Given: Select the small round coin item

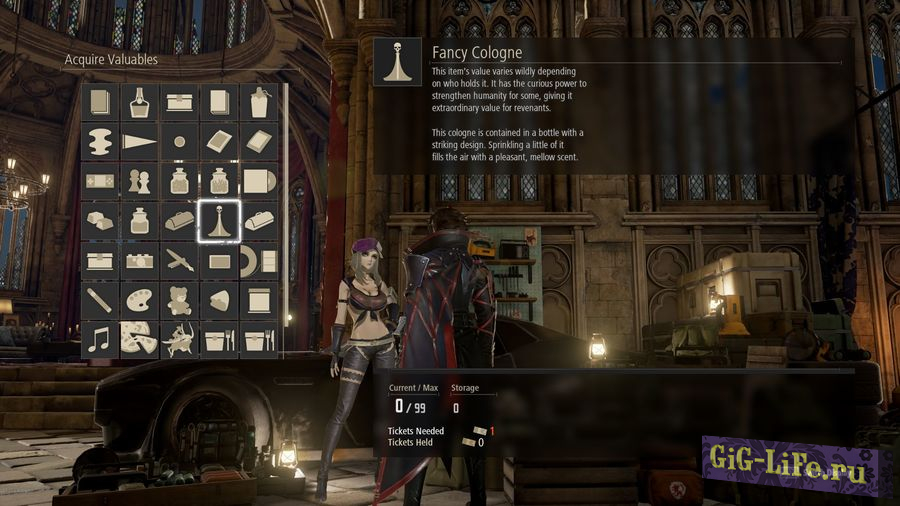Looking at the screenshot, I should pos(180,141).
